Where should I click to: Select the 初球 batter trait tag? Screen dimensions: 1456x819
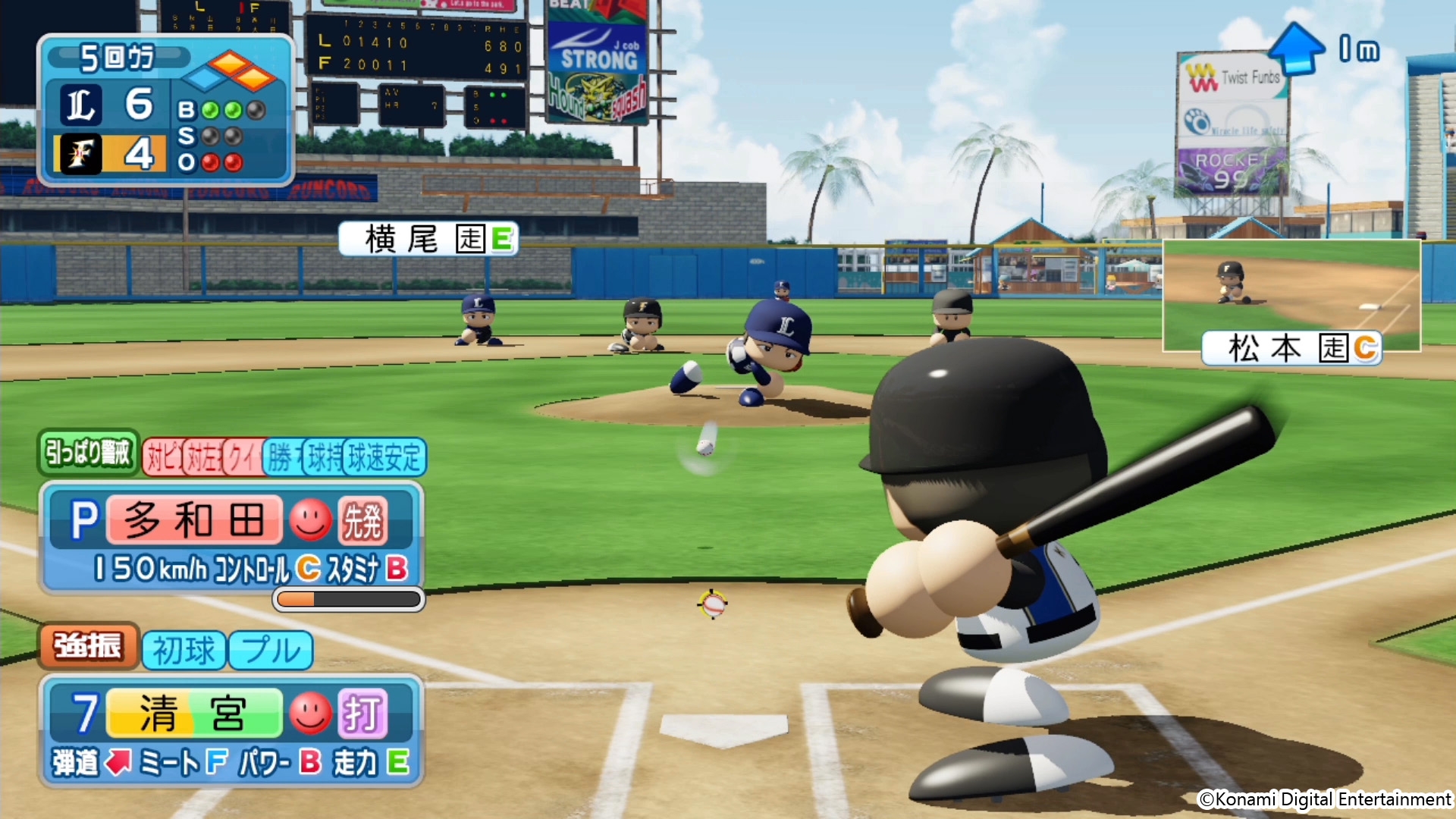point(184,651)
